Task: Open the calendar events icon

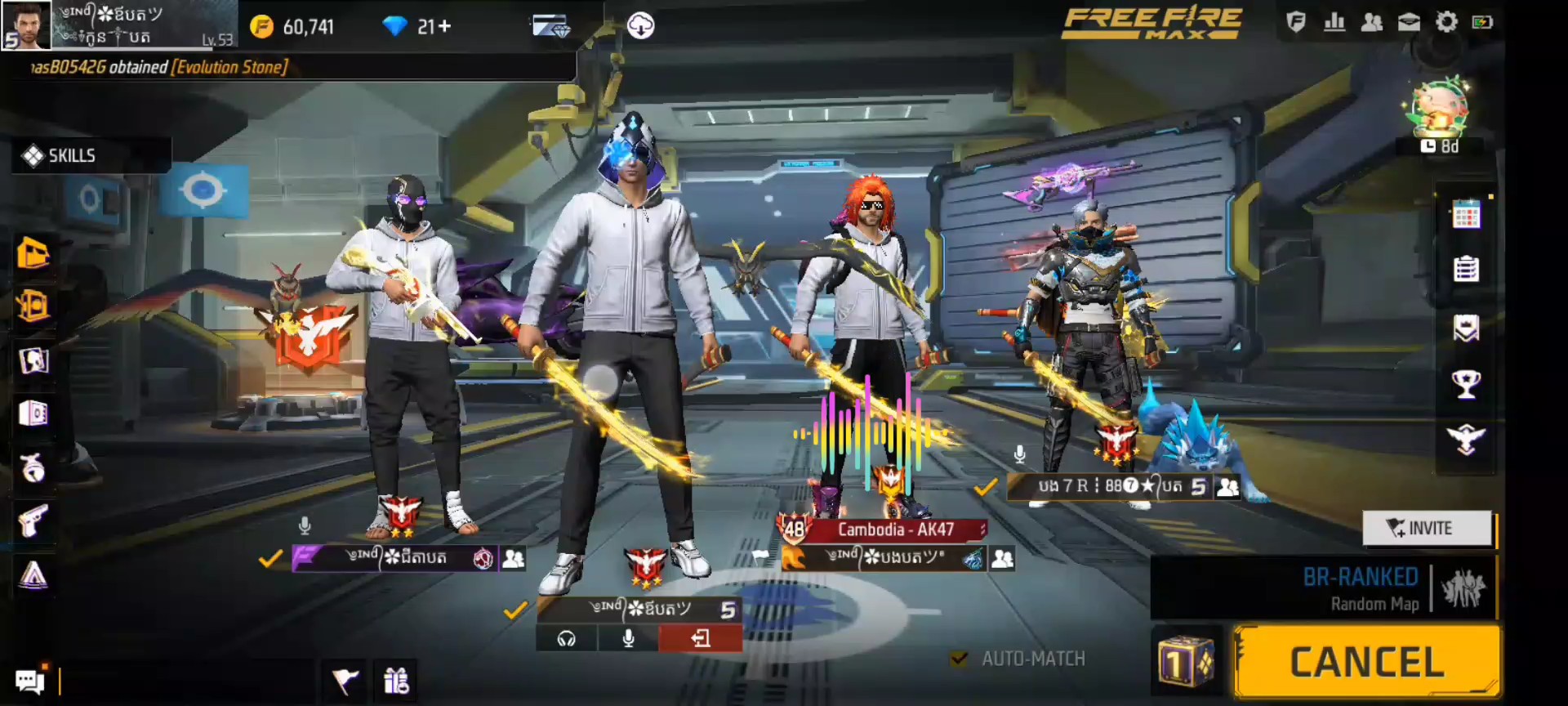Action: tap(1466, 215)
